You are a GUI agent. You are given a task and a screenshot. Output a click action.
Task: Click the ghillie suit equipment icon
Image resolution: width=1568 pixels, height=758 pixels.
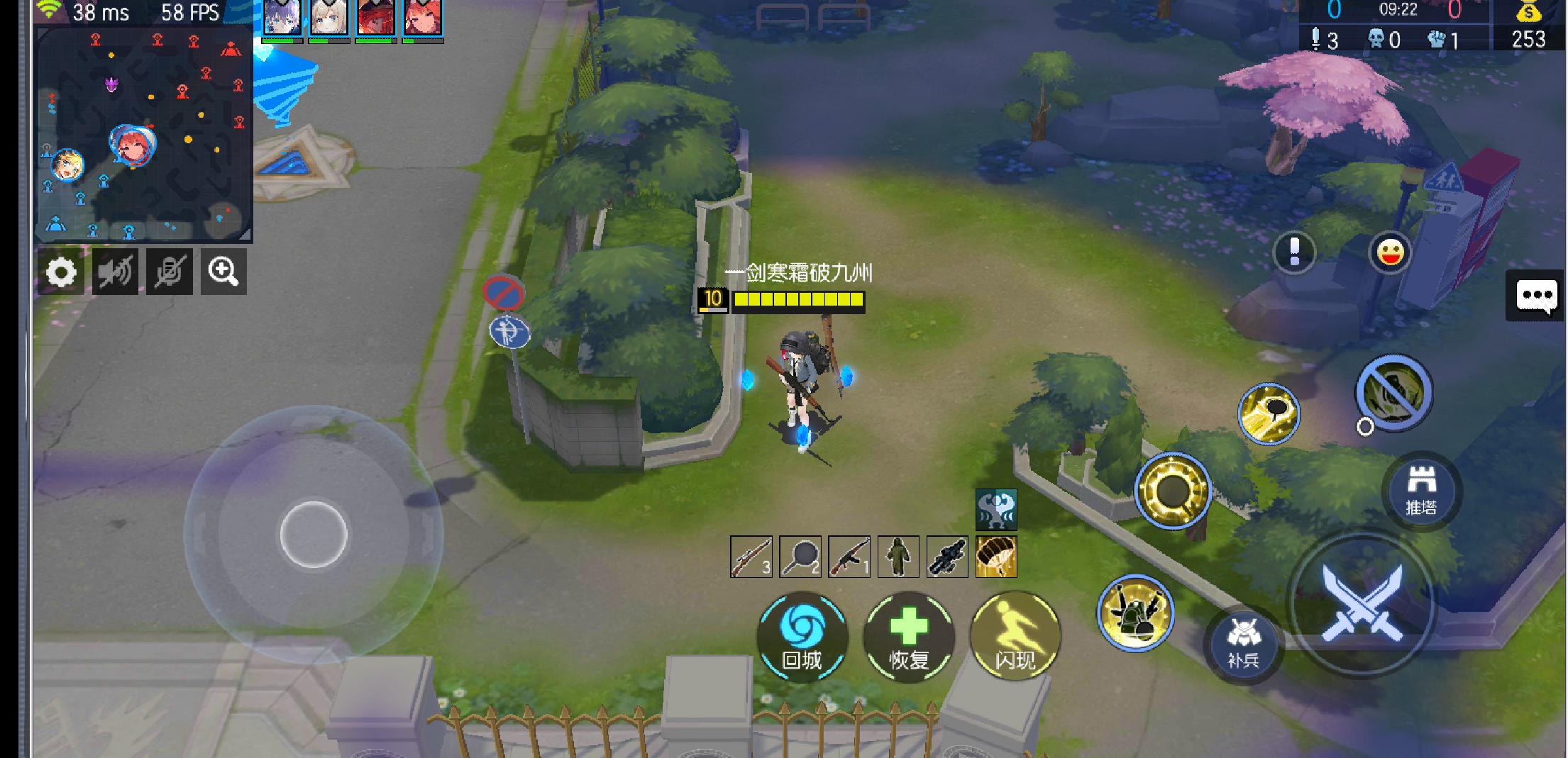[x=898, y=556]
